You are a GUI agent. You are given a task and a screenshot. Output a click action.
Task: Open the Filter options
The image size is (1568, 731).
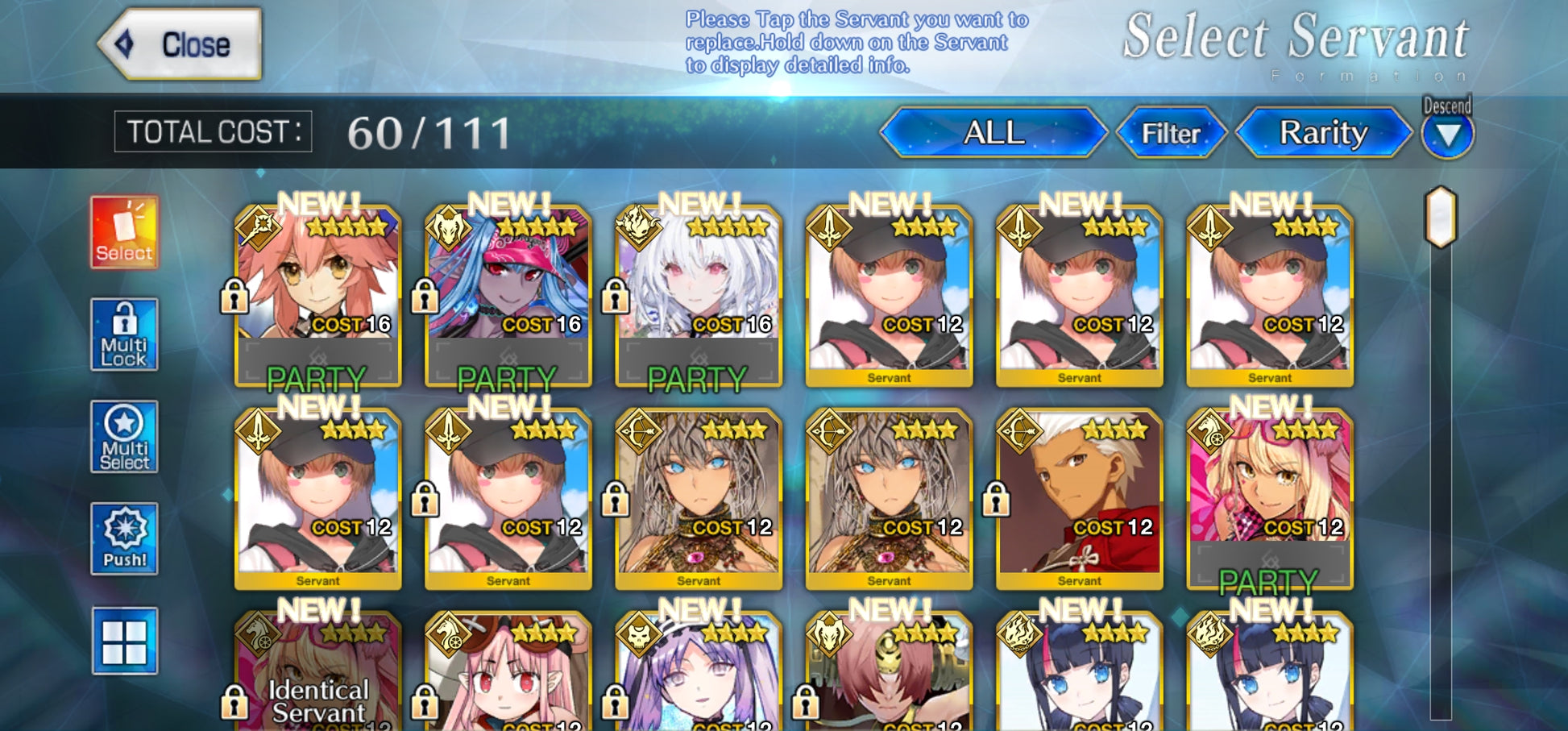(1171, 133)
